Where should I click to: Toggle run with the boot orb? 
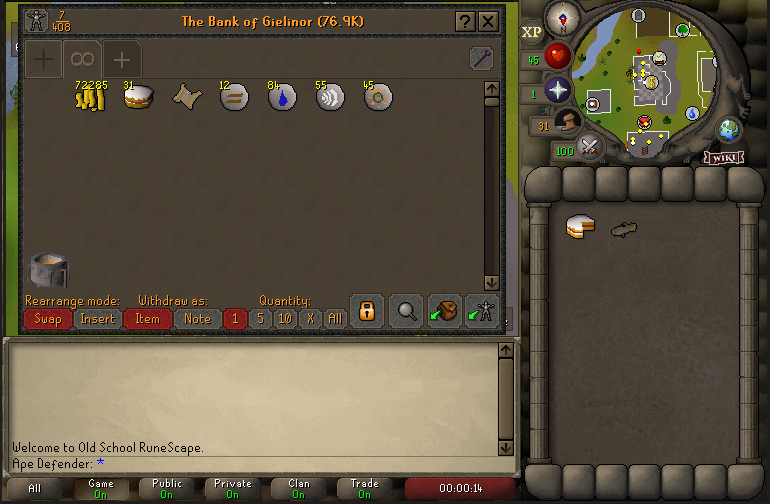pyautogui.click(x=566, y=122)
